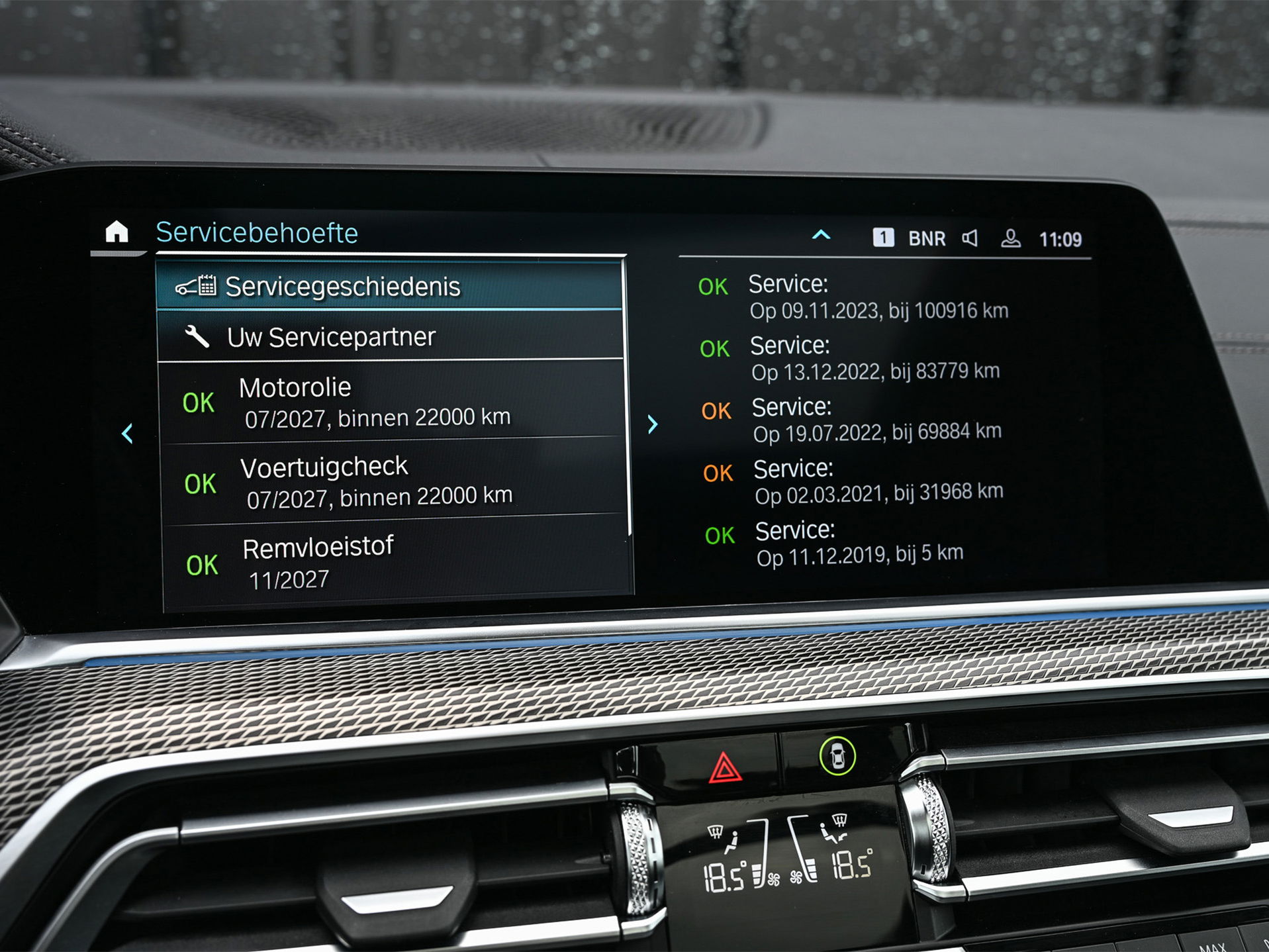Click the right arrow next to the list
Viewport: 1269px width, 952px height.
[x=653, y=424]
